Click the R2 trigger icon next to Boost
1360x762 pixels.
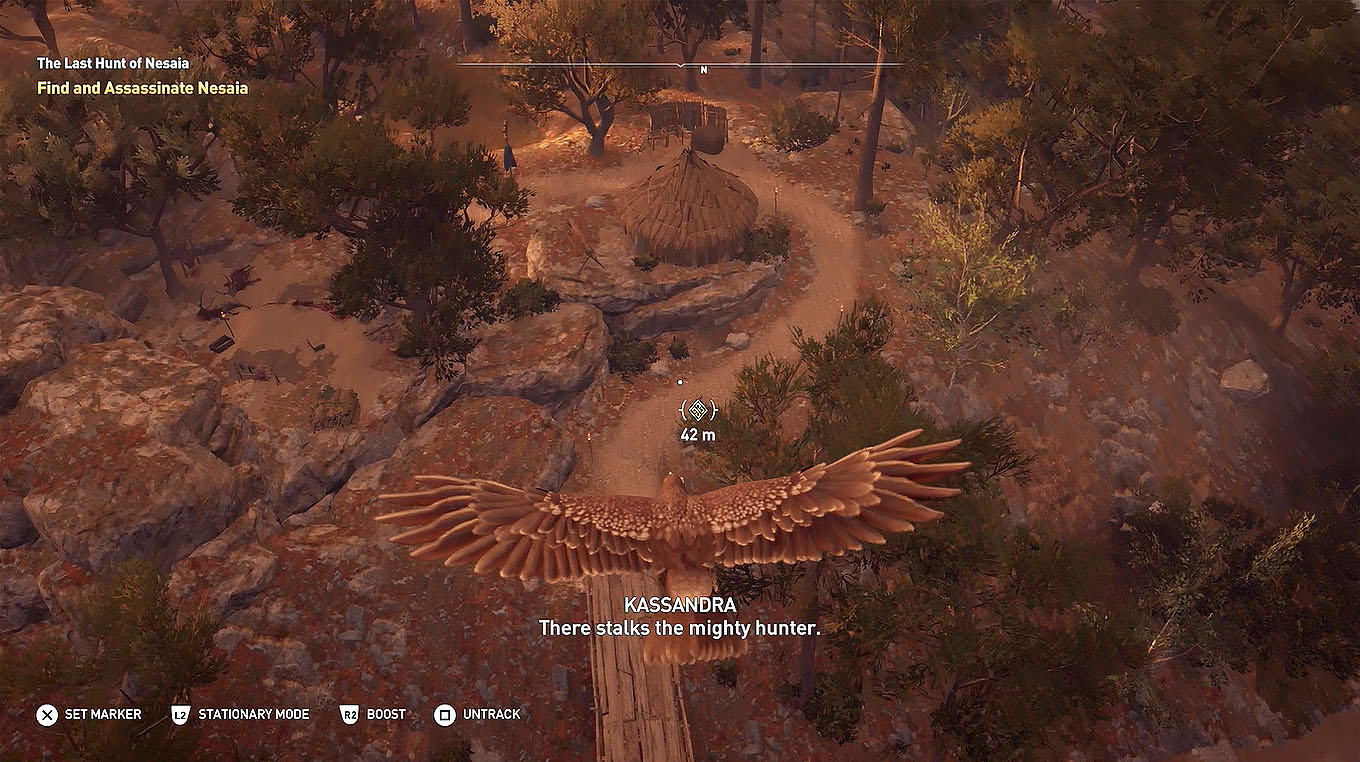(349, 714)
